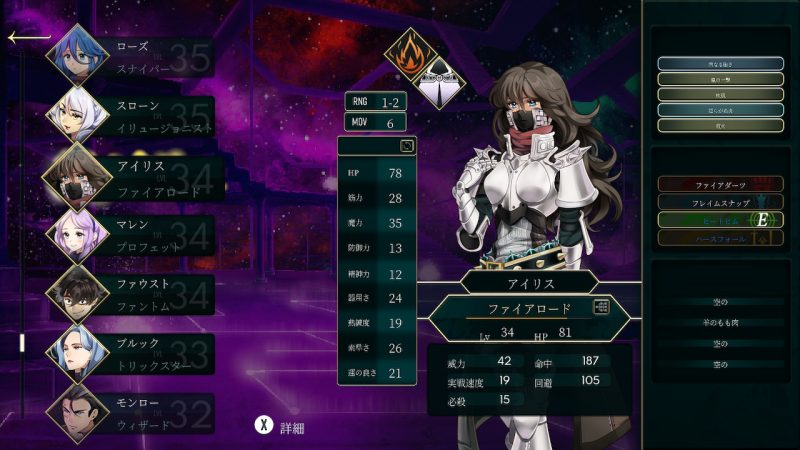Select the ファイアダーツ skill
Screen dimensions: 800x450
point(720,184)
